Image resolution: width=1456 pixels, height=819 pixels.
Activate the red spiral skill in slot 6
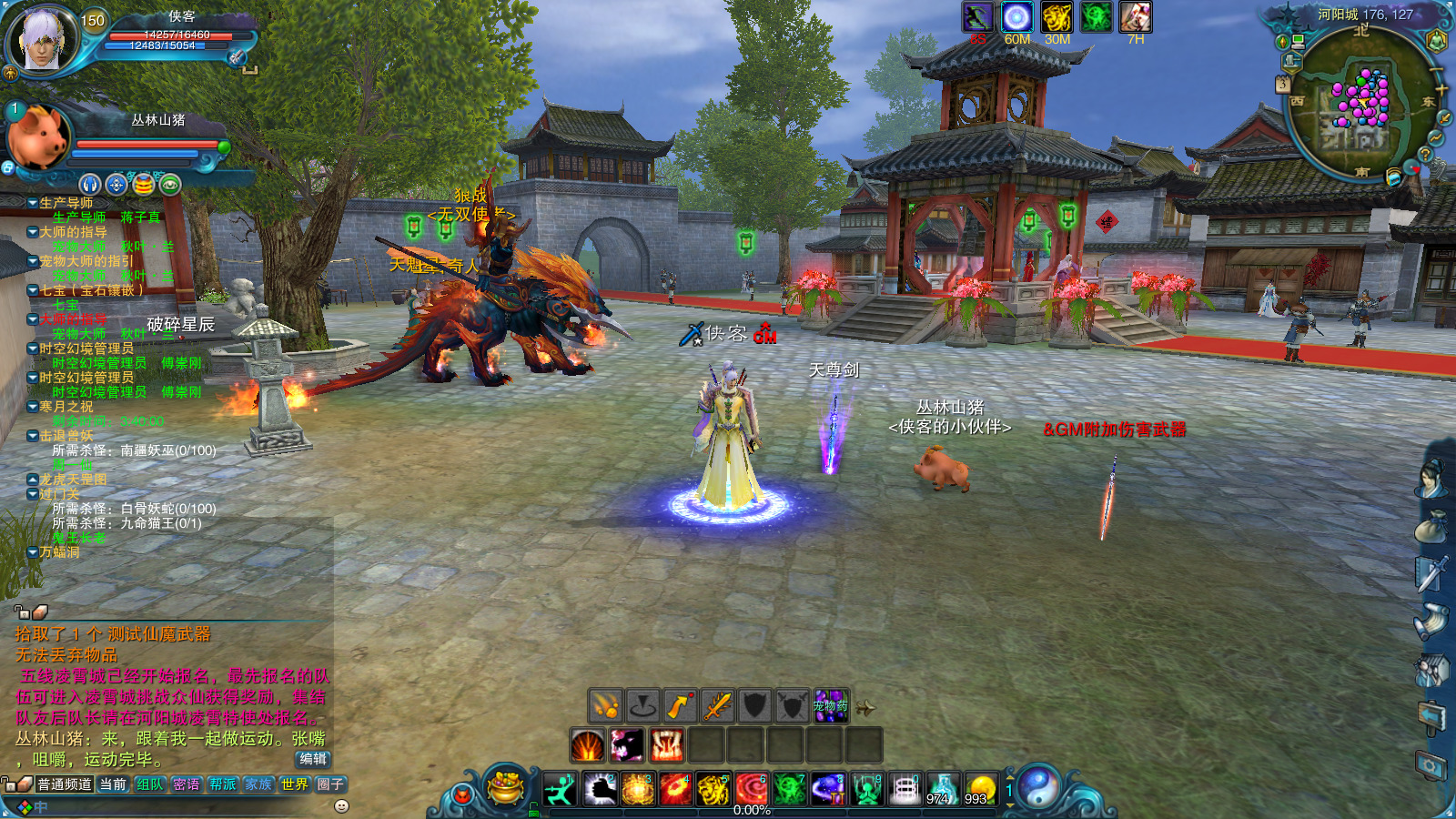point(752,789)
